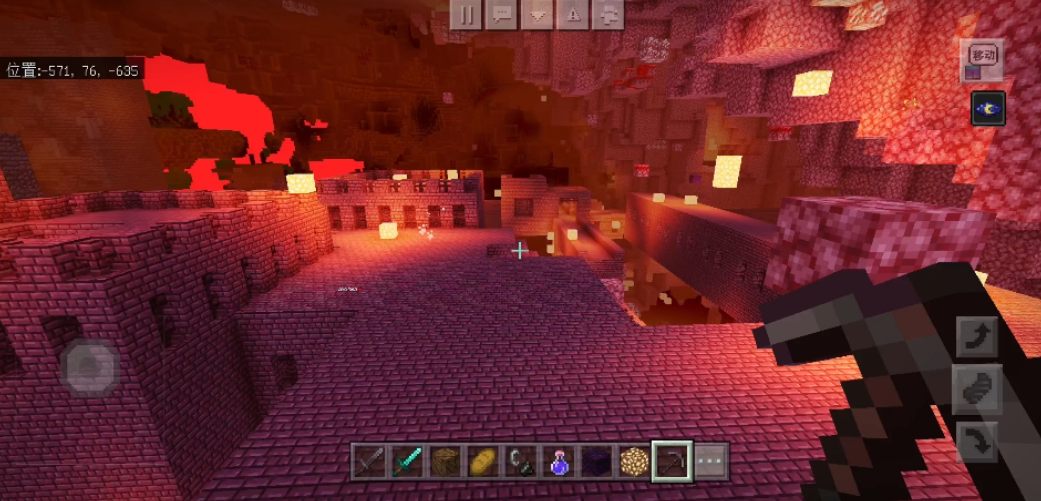
Task: Open the chat speech-bubble button
Action: coord(503,14)
